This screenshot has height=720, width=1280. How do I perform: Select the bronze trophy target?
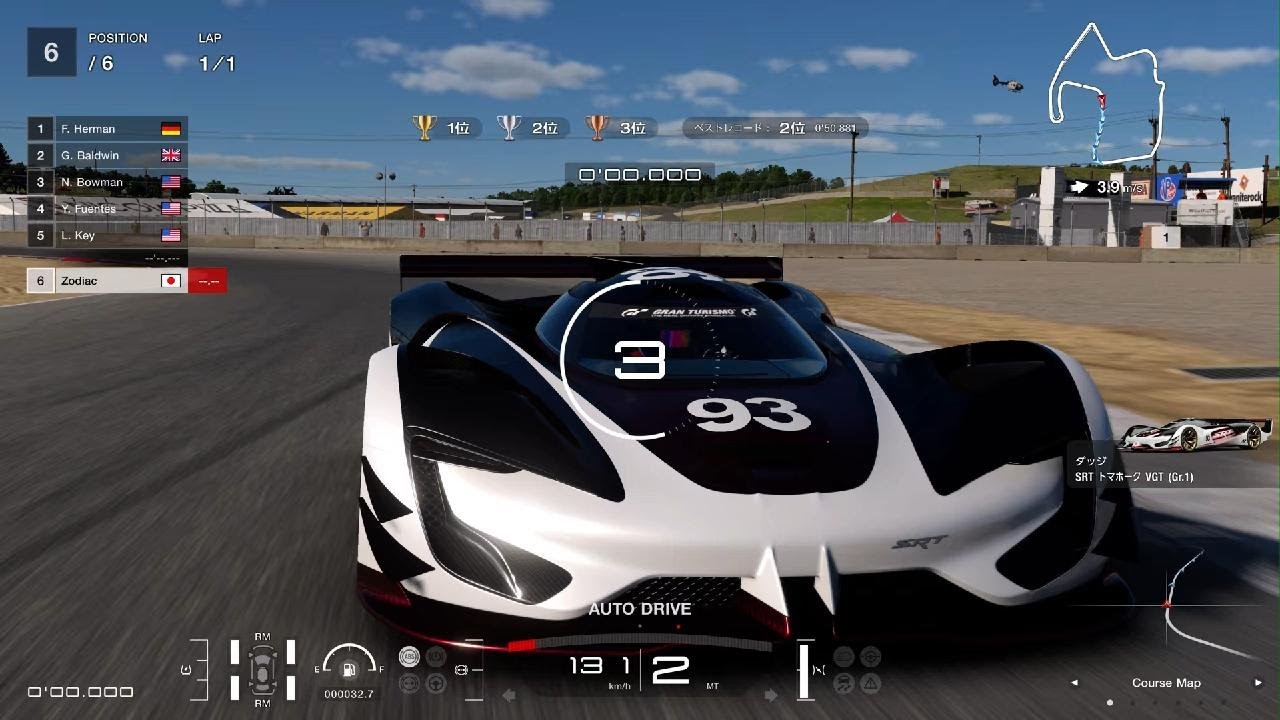597,127
